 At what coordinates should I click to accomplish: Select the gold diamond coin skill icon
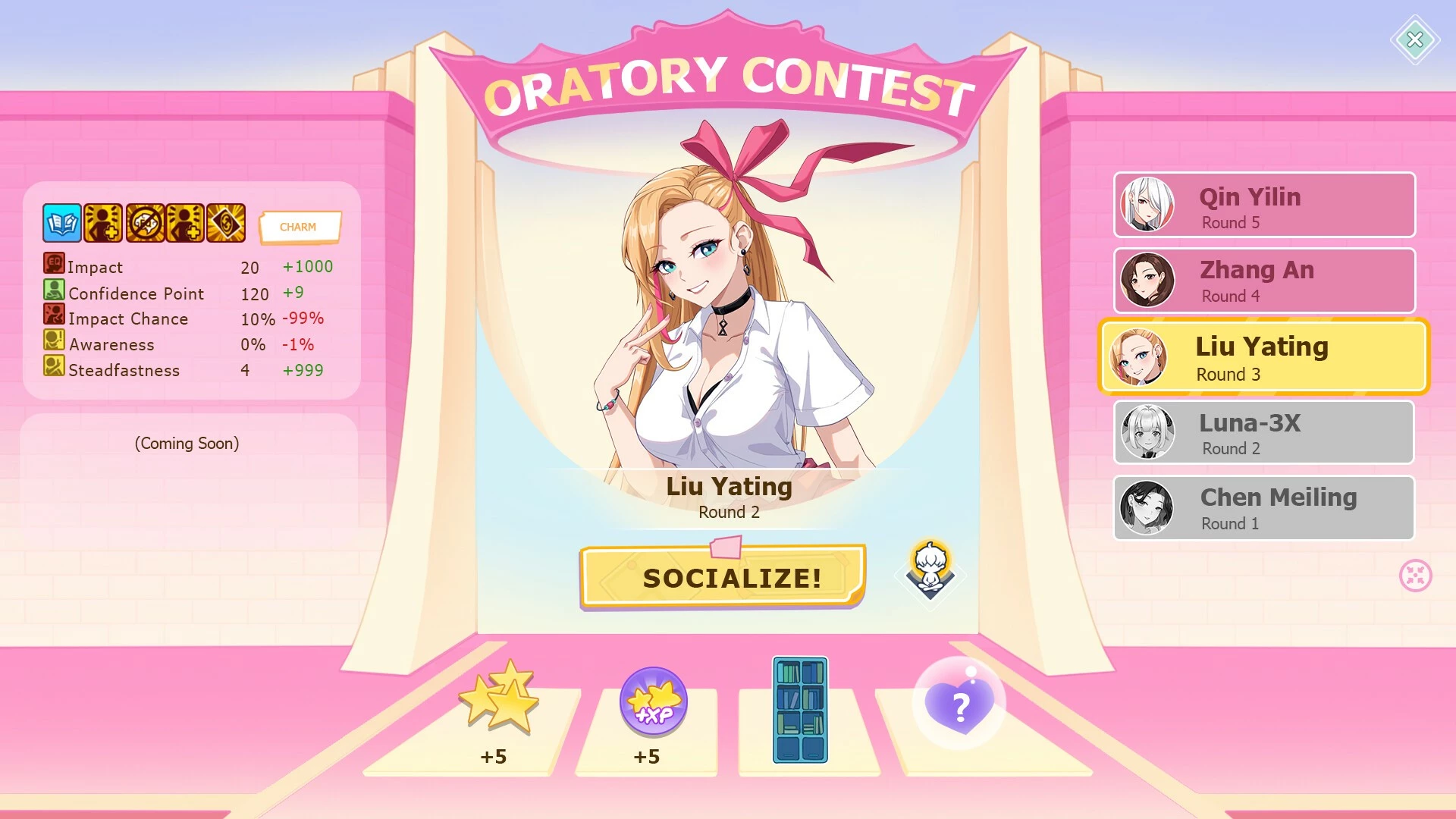click(x=226, y=223)
